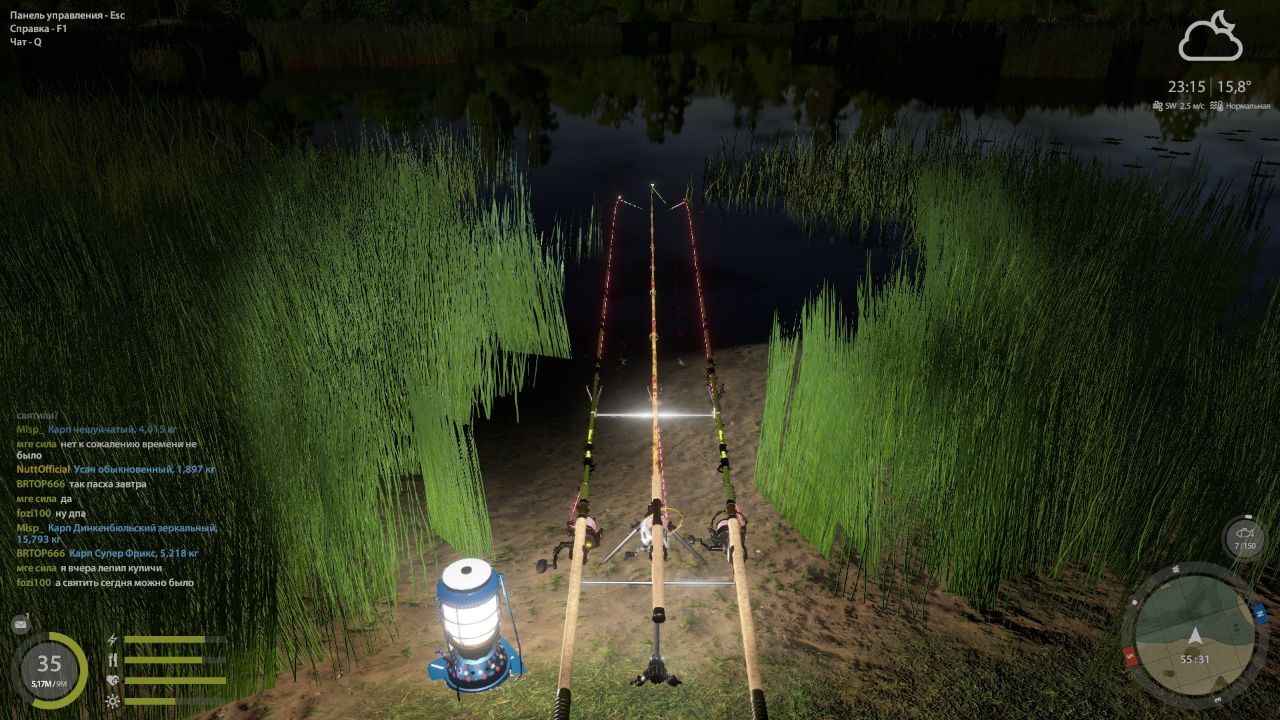The height and width of the screenshot is (720, 1280).
Task: Click fozi100's name in the last chat line
Action: click(x=33, y=583)
